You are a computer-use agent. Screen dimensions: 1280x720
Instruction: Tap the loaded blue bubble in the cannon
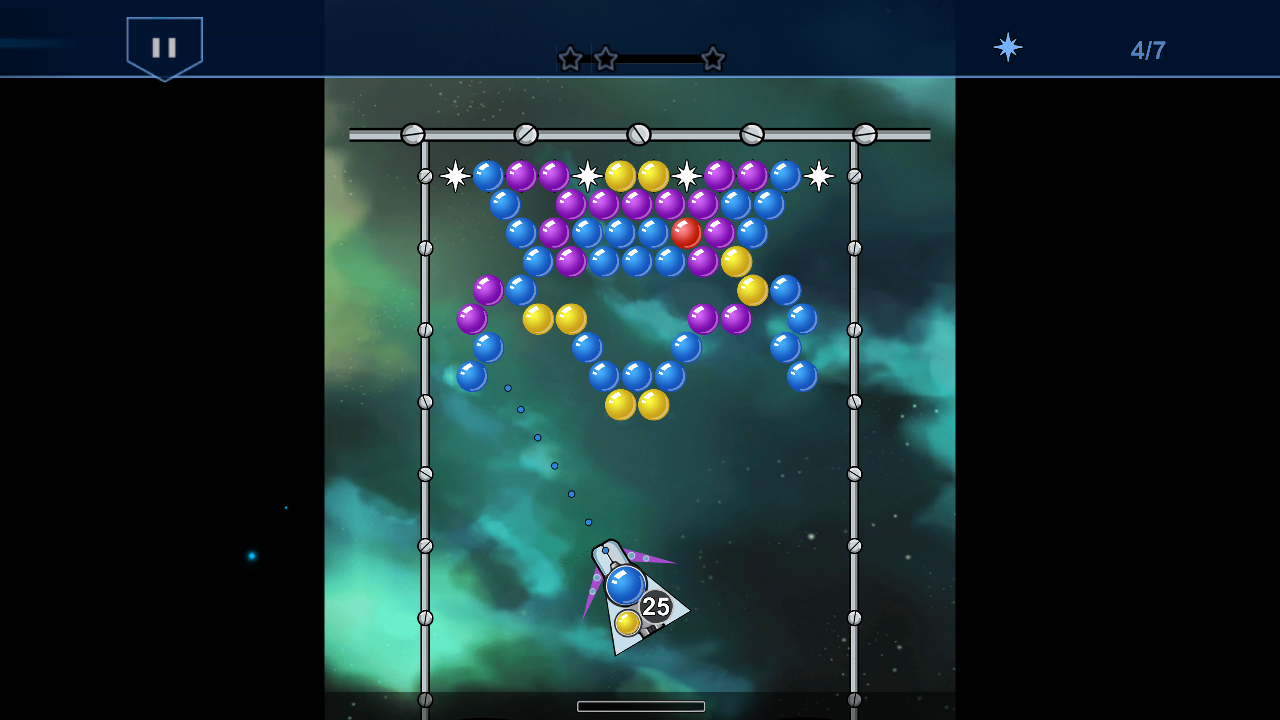point(628,585)
